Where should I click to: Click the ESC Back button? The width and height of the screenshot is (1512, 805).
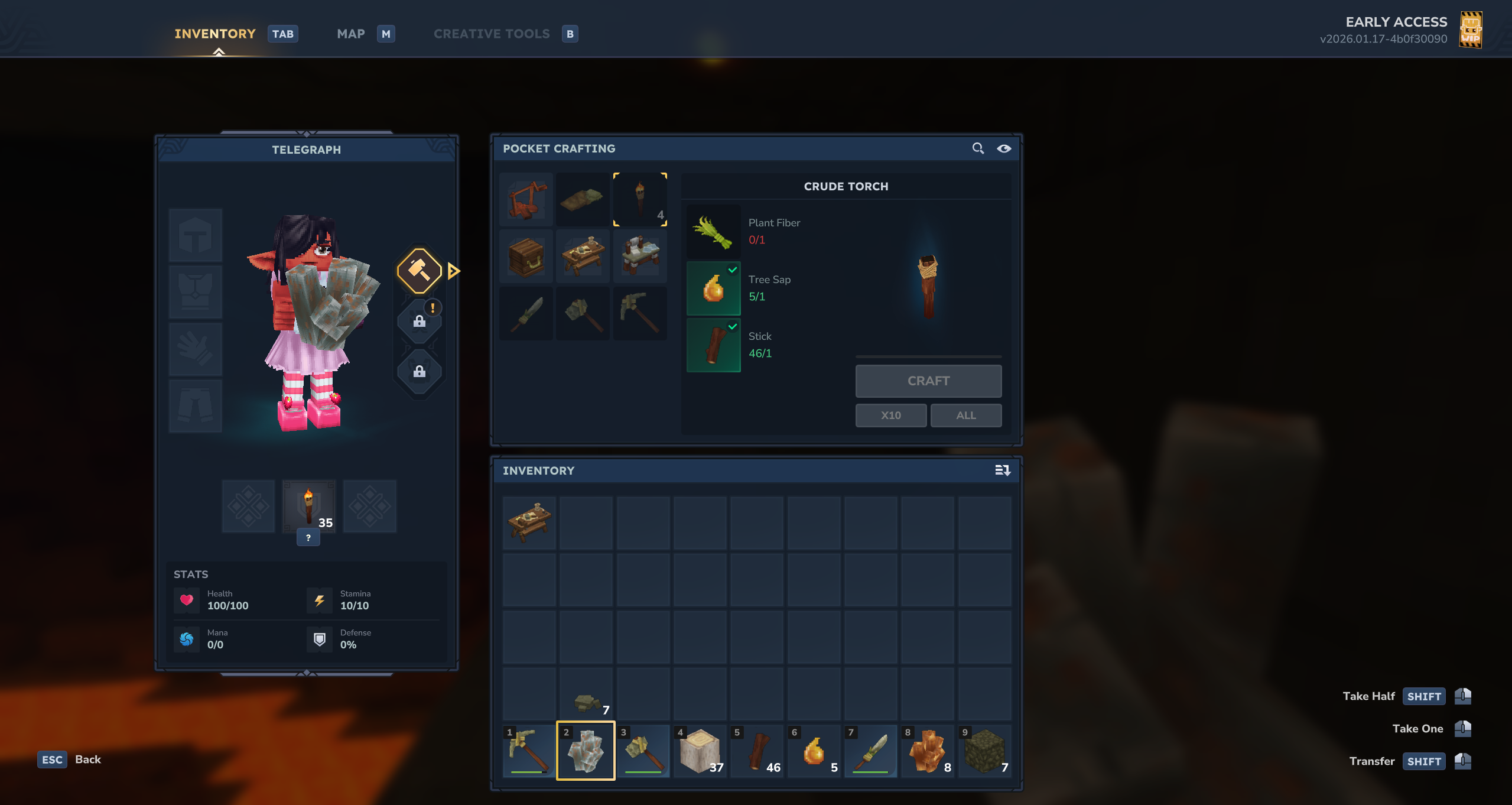tap(70, 759)
